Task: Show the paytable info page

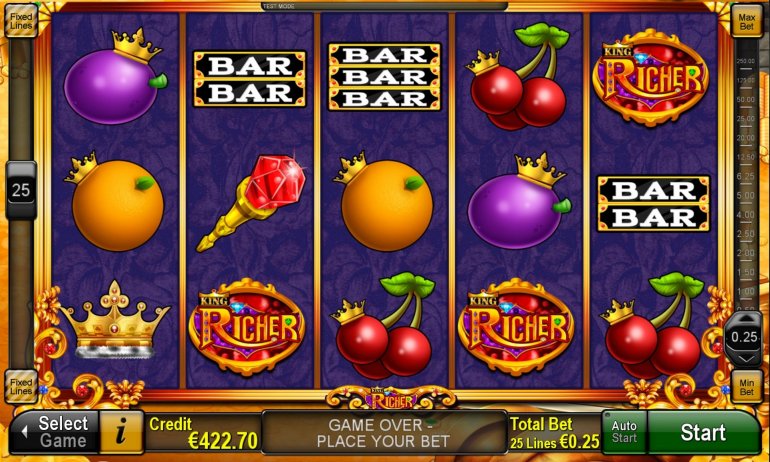Action: [122, 432]
